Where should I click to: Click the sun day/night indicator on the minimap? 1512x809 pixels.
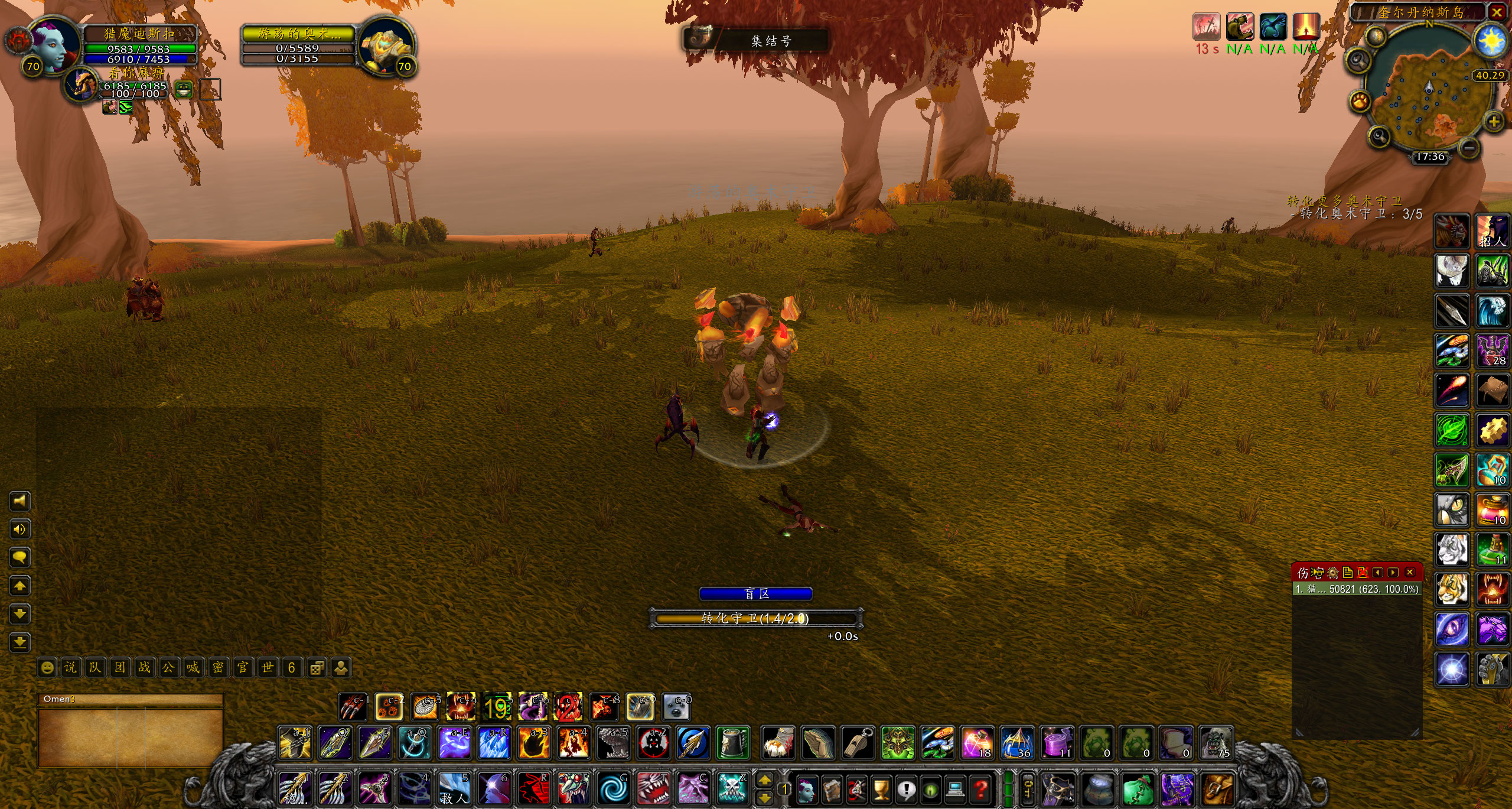tap(1491, 41)
